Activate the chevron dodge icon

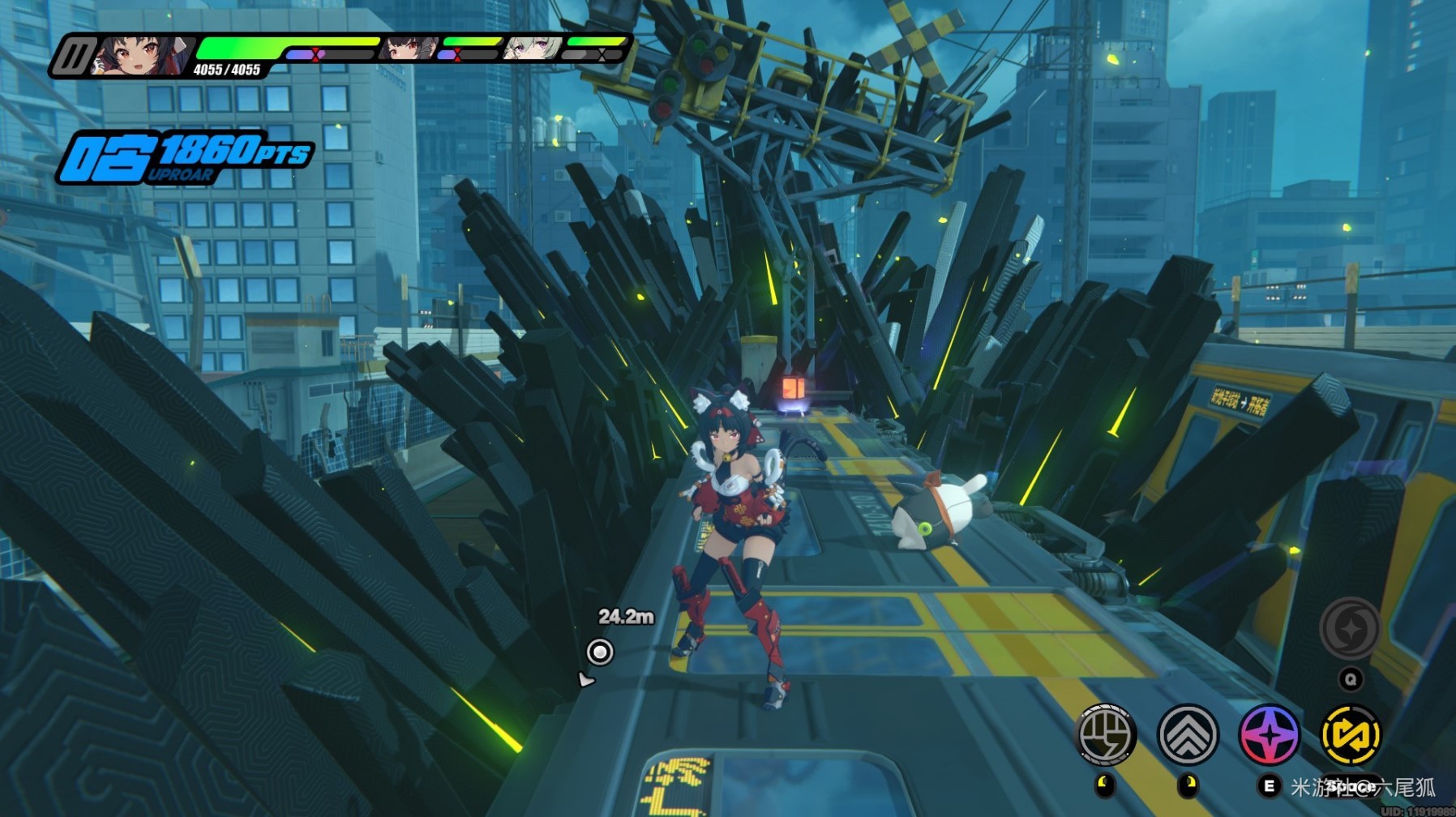pos(1188,734)
